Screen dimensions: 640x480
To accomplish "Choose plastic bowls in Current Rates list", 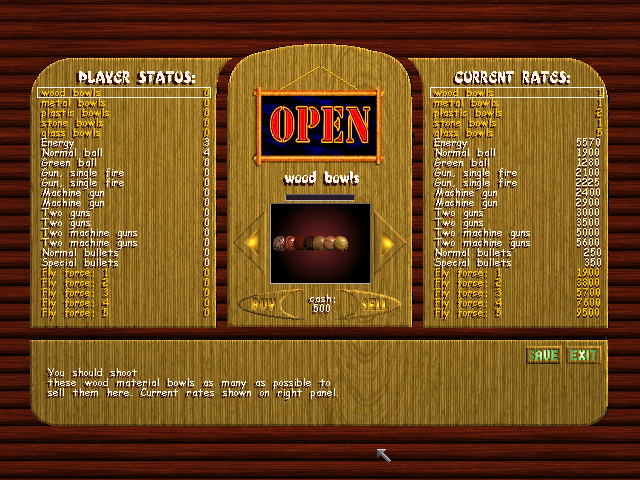I will point(517,113).
